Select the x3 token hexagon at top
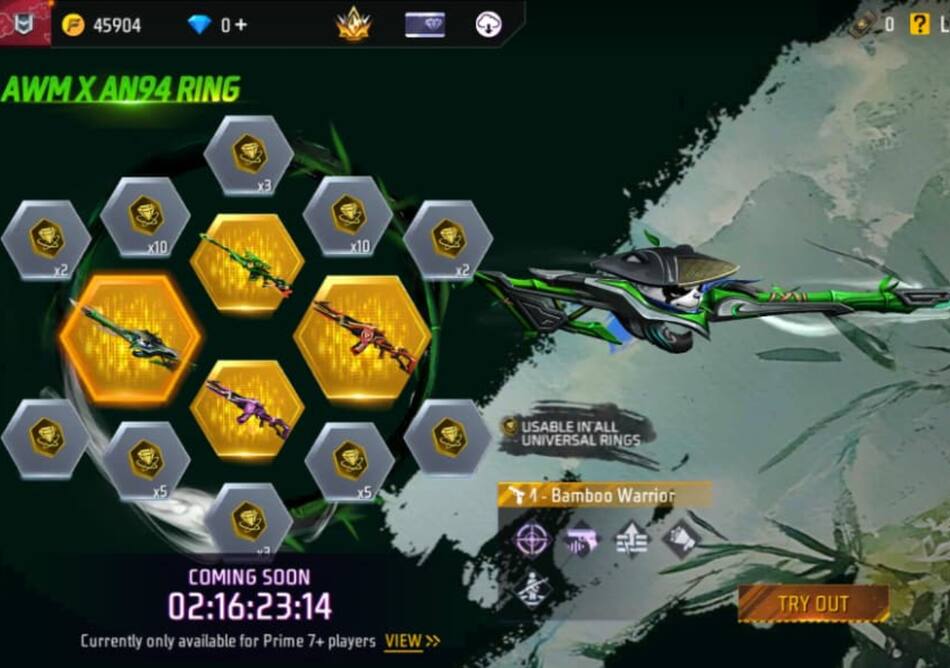This screenshot has height=668, width=950. point(248,154)
